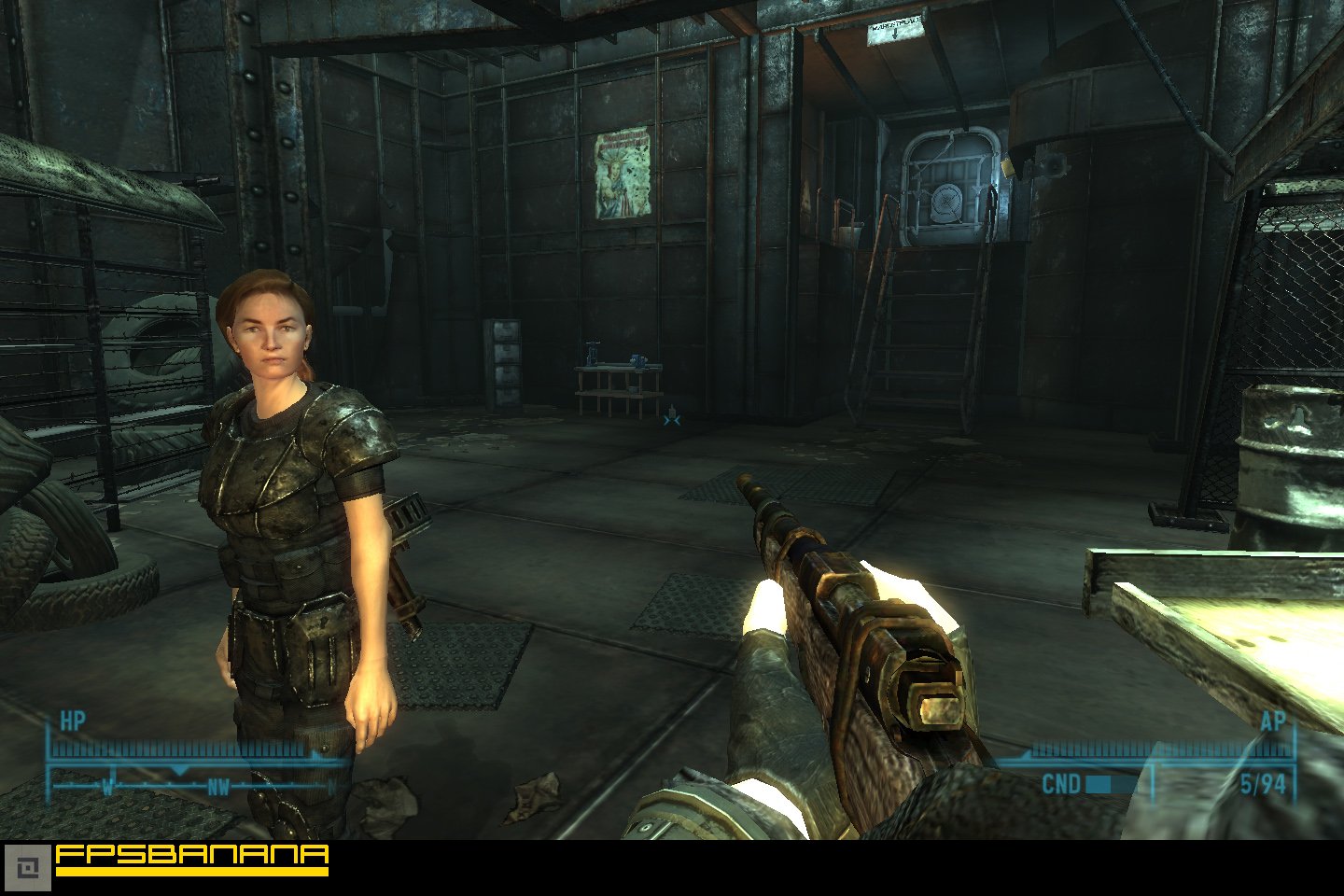Click the health bar tick marks

tap(177, 747)
